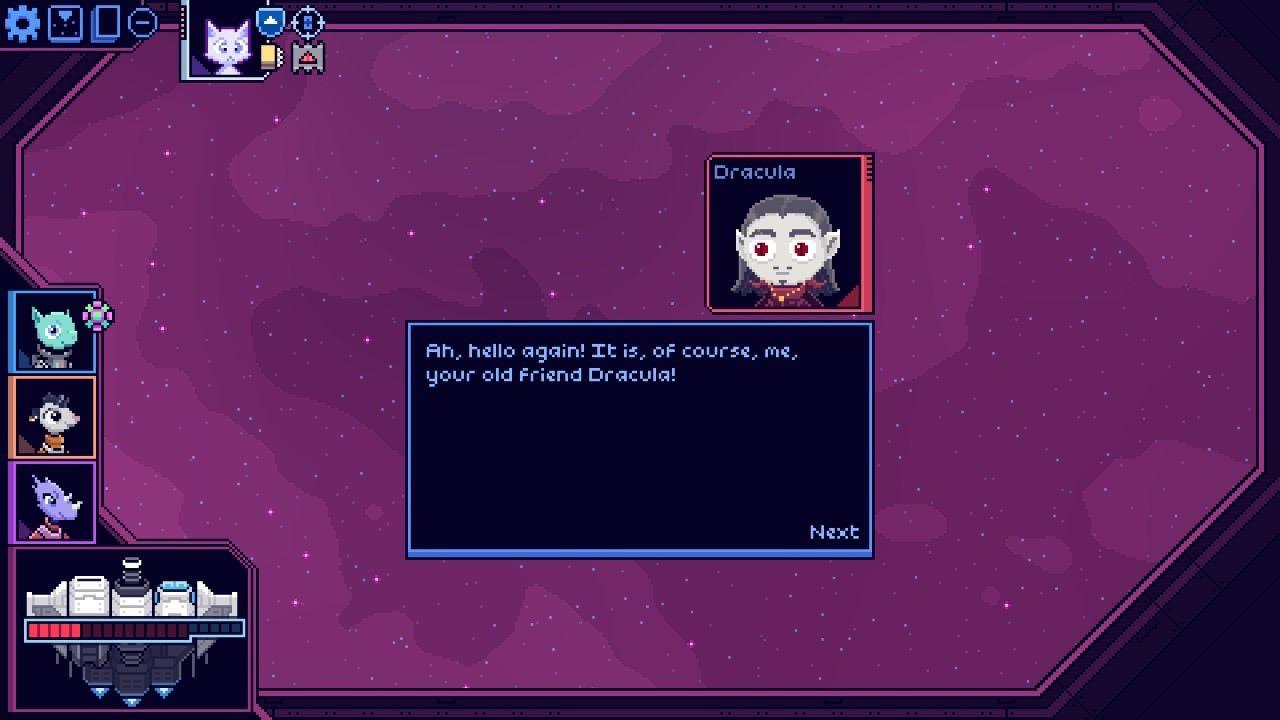
Task: Click the circular minus icon
Action: point(143,22)
